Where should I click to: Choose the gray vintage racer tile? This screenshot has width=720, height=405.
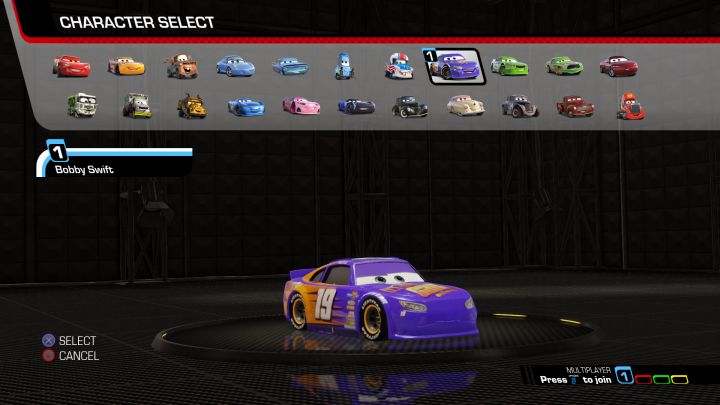pos(519,104)
